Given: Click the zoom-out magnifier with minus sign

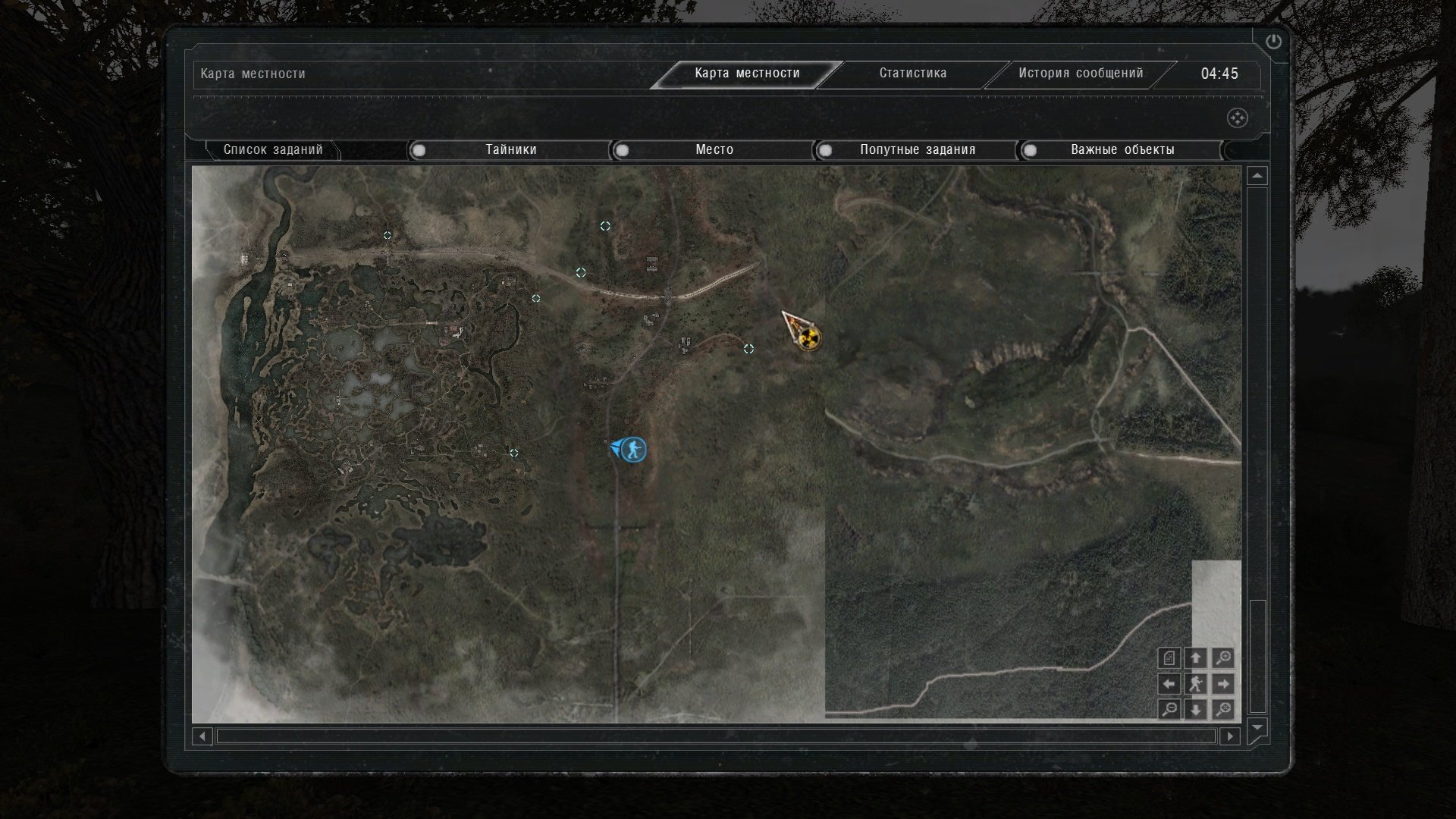Looking at the screenshot, I should [1170, 710].
